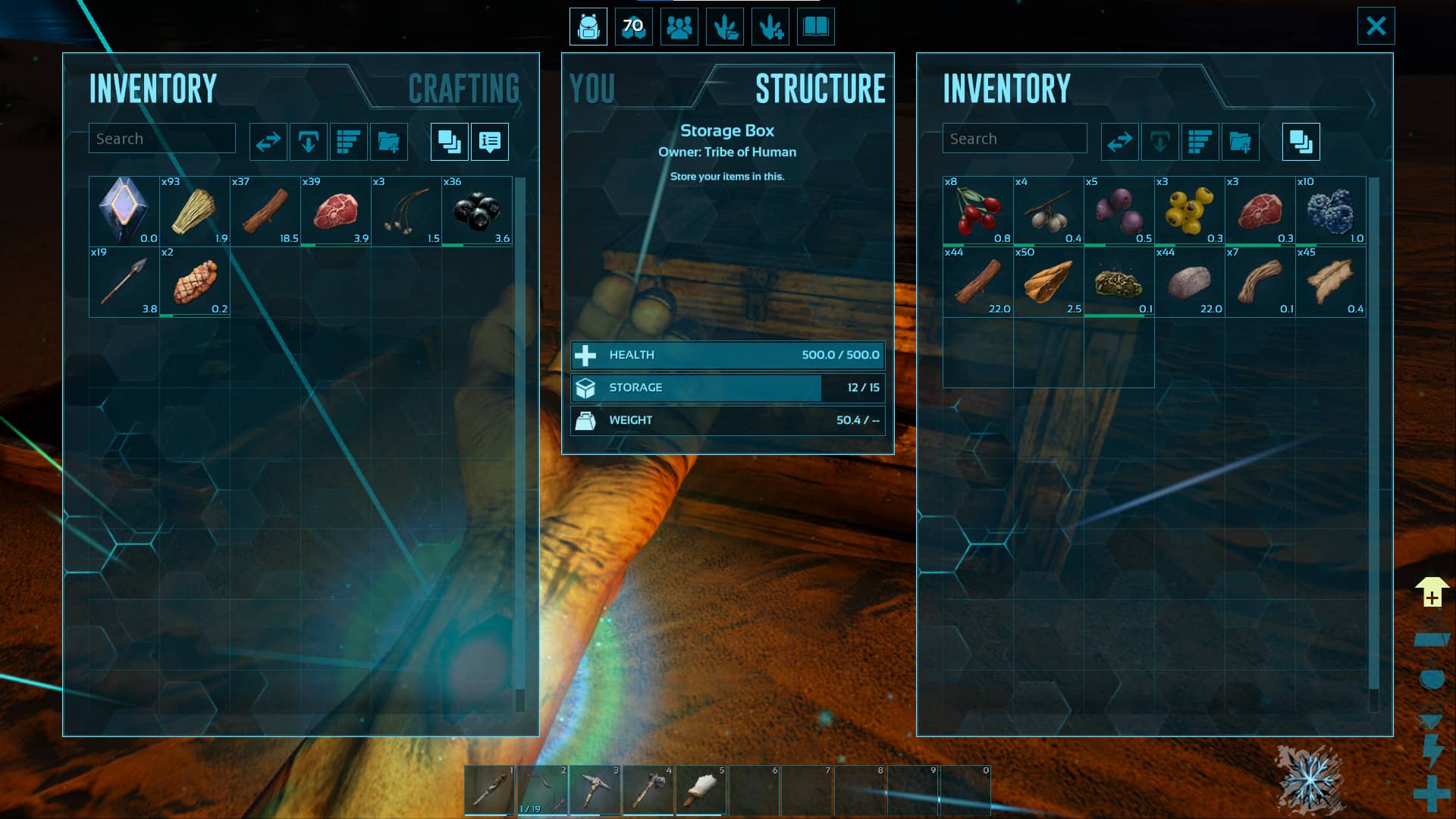The height and width of the screenshot is (819, 1456).
Task: Focus the storage box search field
Action: 1014,139
